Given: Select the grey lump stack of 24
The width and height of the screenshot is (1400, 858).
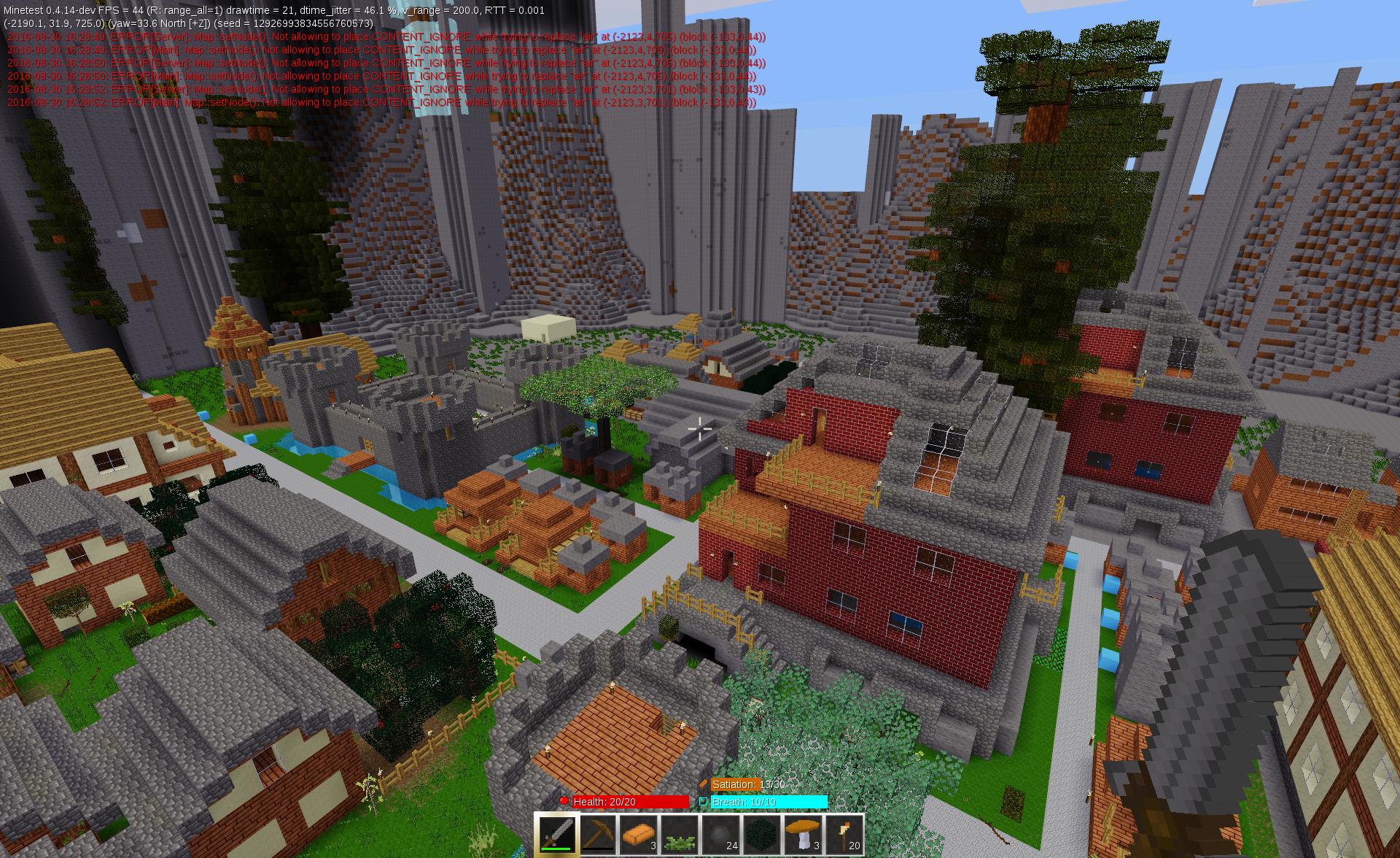Looking at the screenshot, I should click(721, 834).
